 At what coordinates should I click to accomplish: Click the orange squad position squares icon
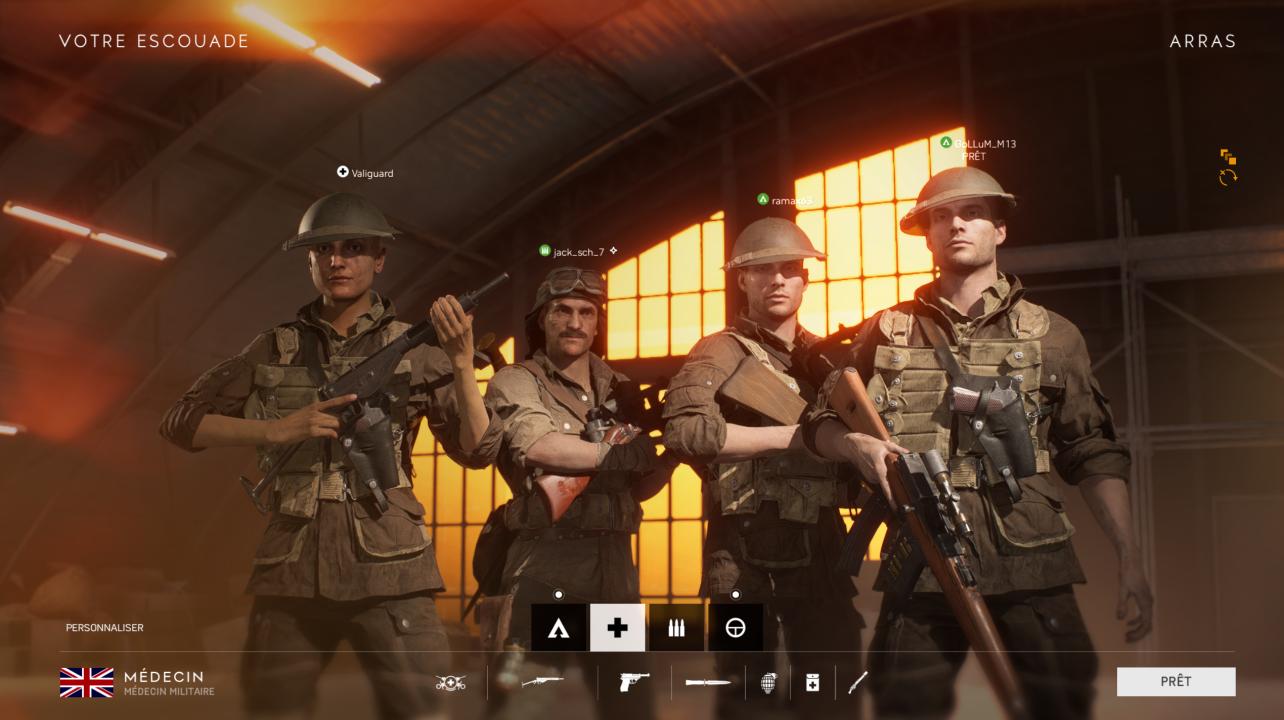[x=1229, y=154]
